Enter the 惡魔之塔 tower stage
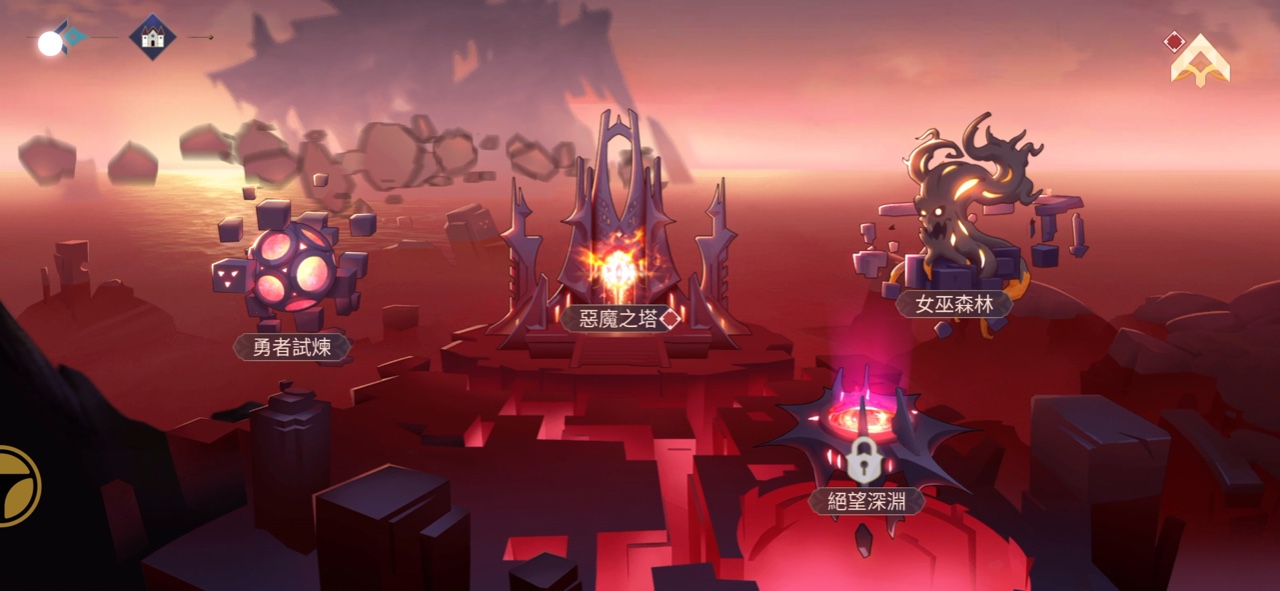Screen dimensions: 1280x591 click(x=619, y=318)
